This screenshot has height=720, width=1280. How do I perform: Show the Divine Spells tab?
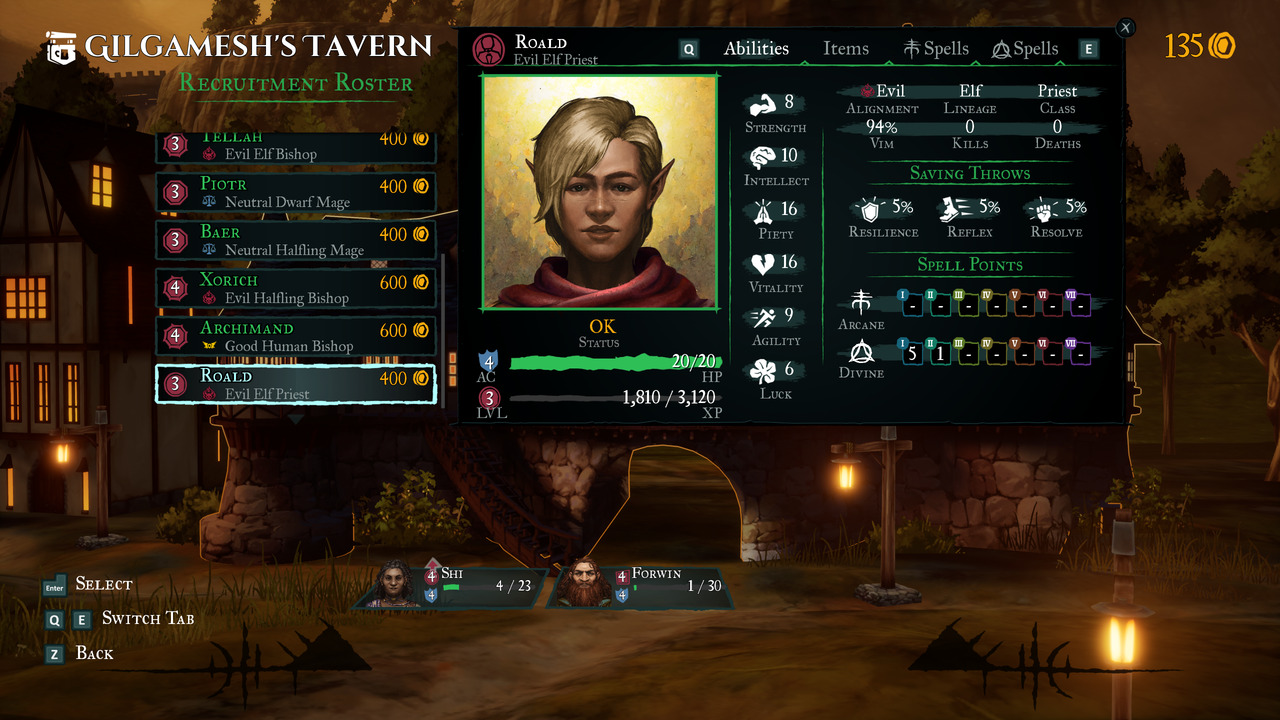point(1025,49)
